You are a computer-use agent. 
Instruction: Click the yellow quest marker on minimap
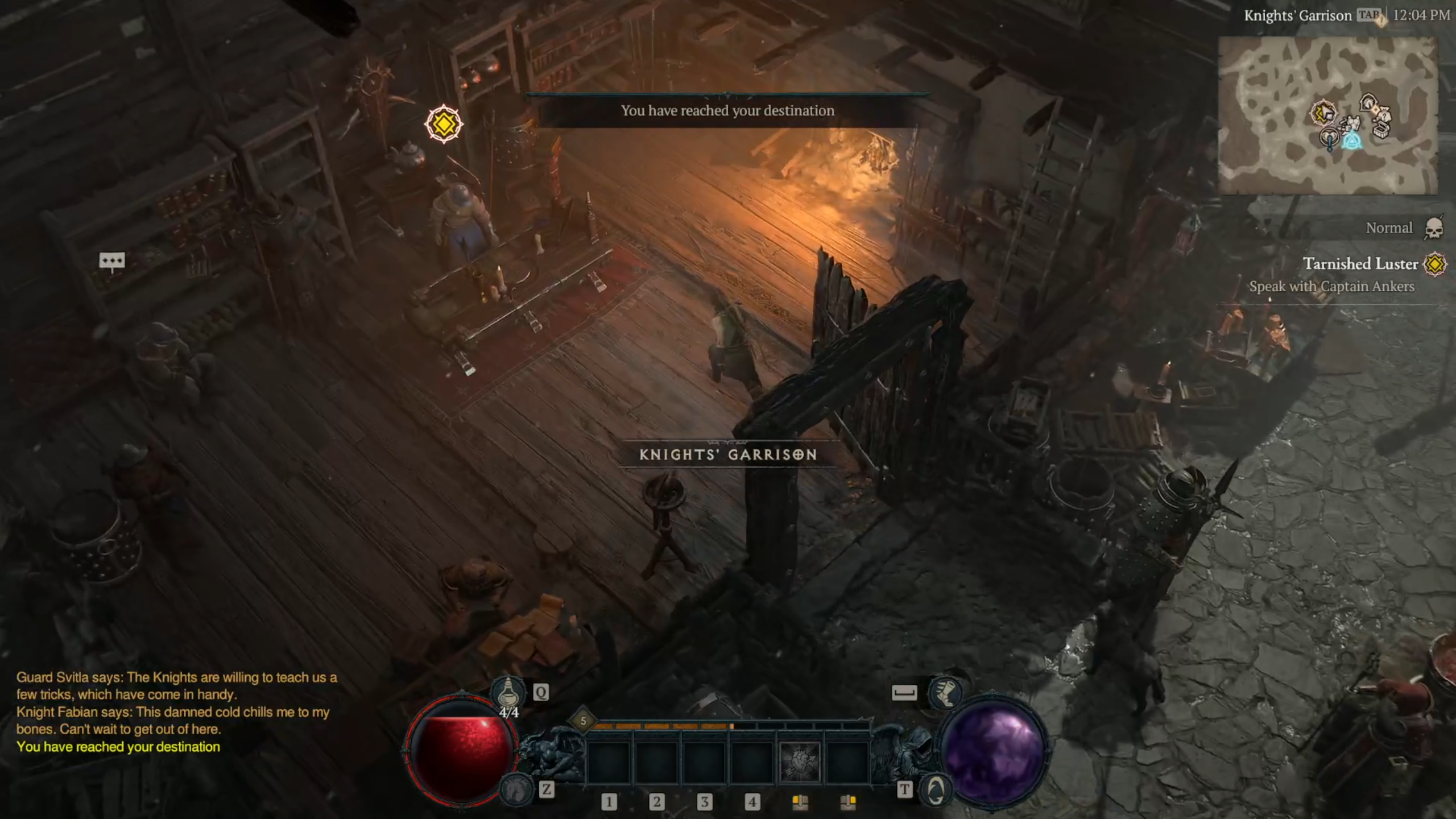pos(1323,112)
